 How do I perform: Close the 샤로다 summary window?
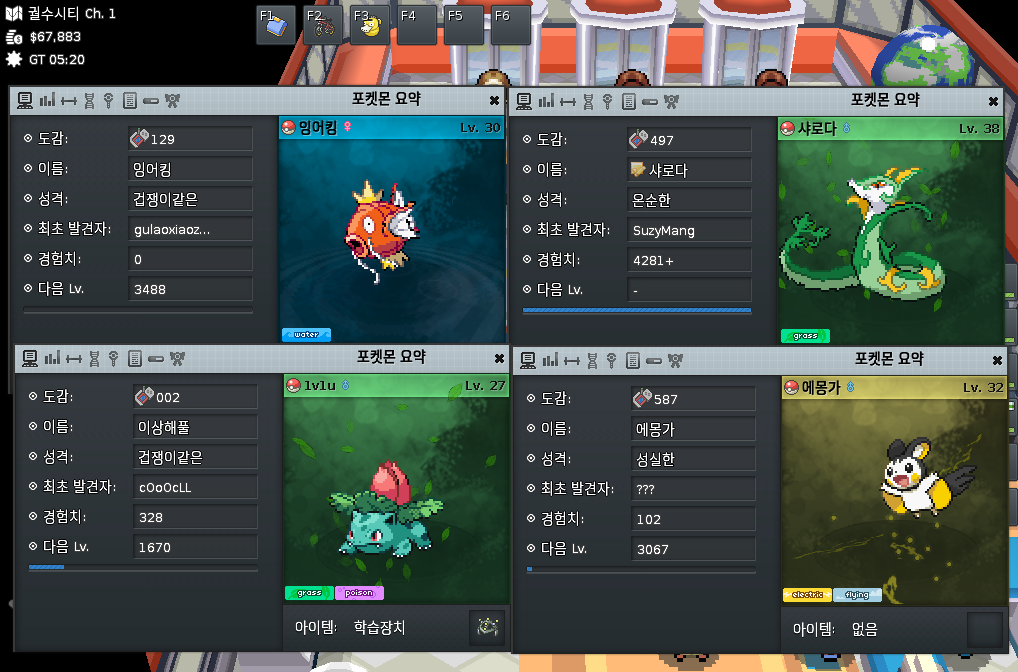(x=993, y=101)
